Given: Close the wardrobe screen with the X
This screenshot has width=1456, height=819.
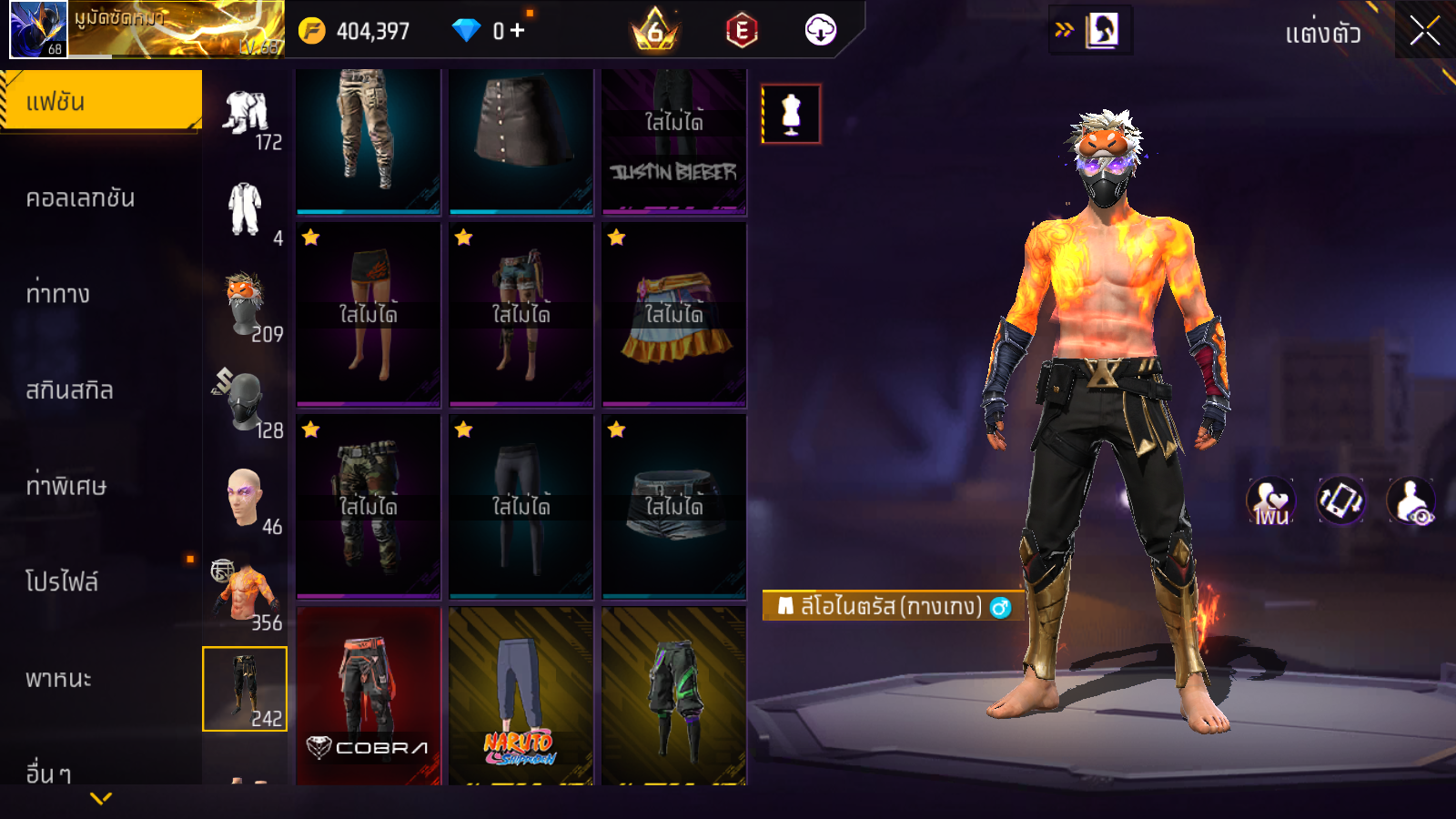Looking at the screenshot, I should (x=1424, y=32).
